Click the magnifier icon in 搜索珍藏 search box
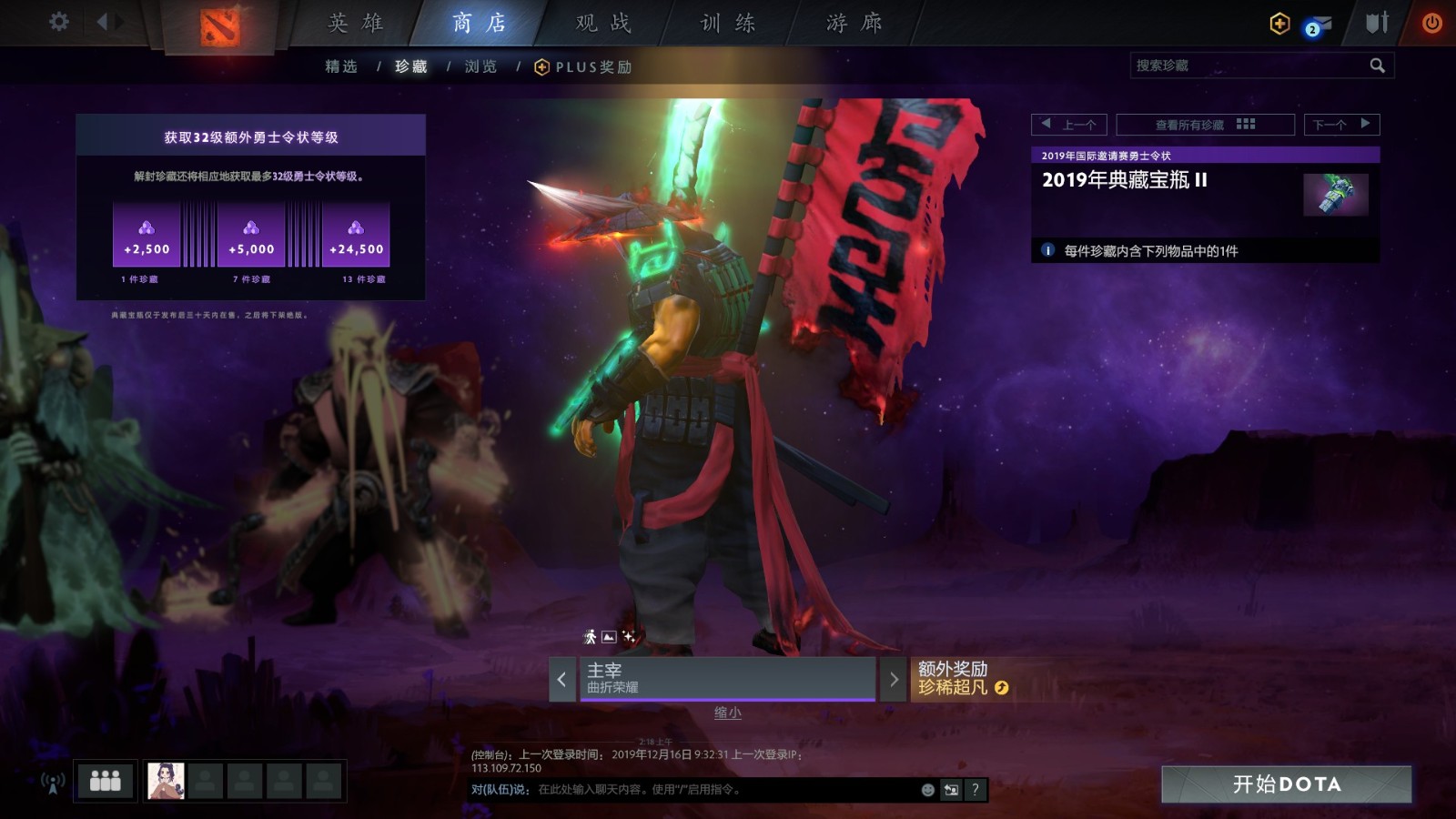Screen dimensions: 1456x819 tap(1377, 65)
